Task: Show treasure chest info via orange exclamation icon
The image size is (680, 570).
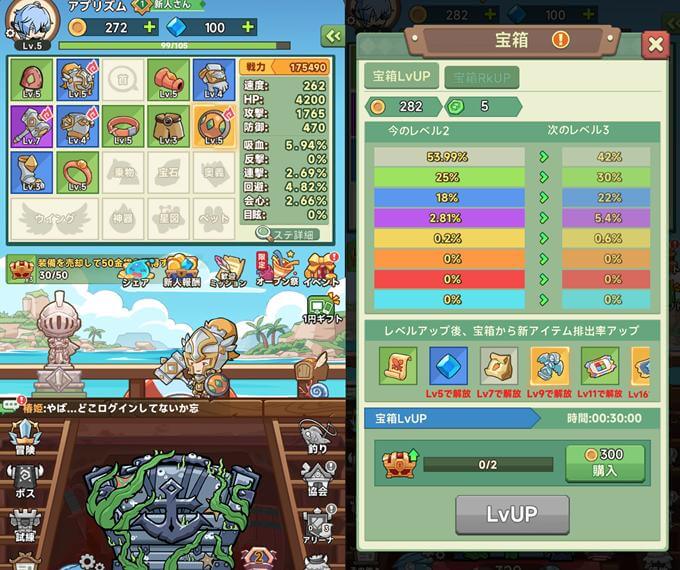Action: (x=560, y=40)
